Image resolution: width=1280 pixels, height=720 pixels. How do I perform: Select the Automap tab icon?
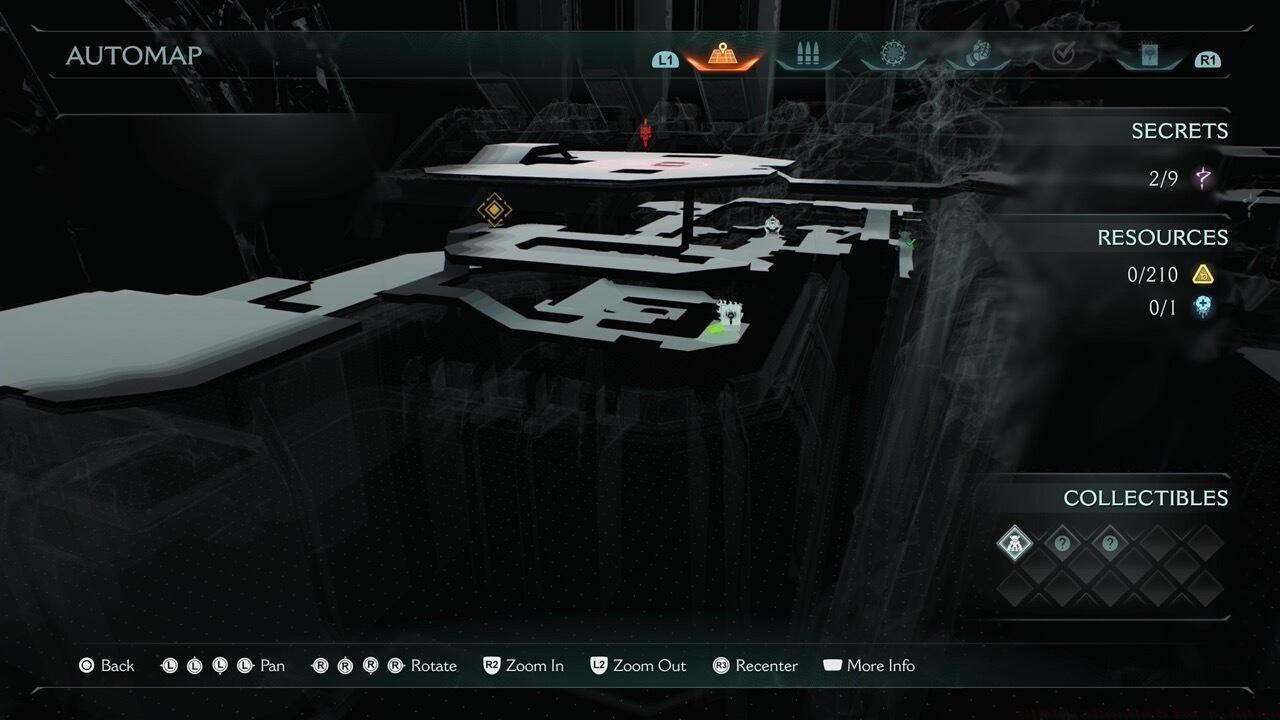pyautogui.click(x=722, y=55)
